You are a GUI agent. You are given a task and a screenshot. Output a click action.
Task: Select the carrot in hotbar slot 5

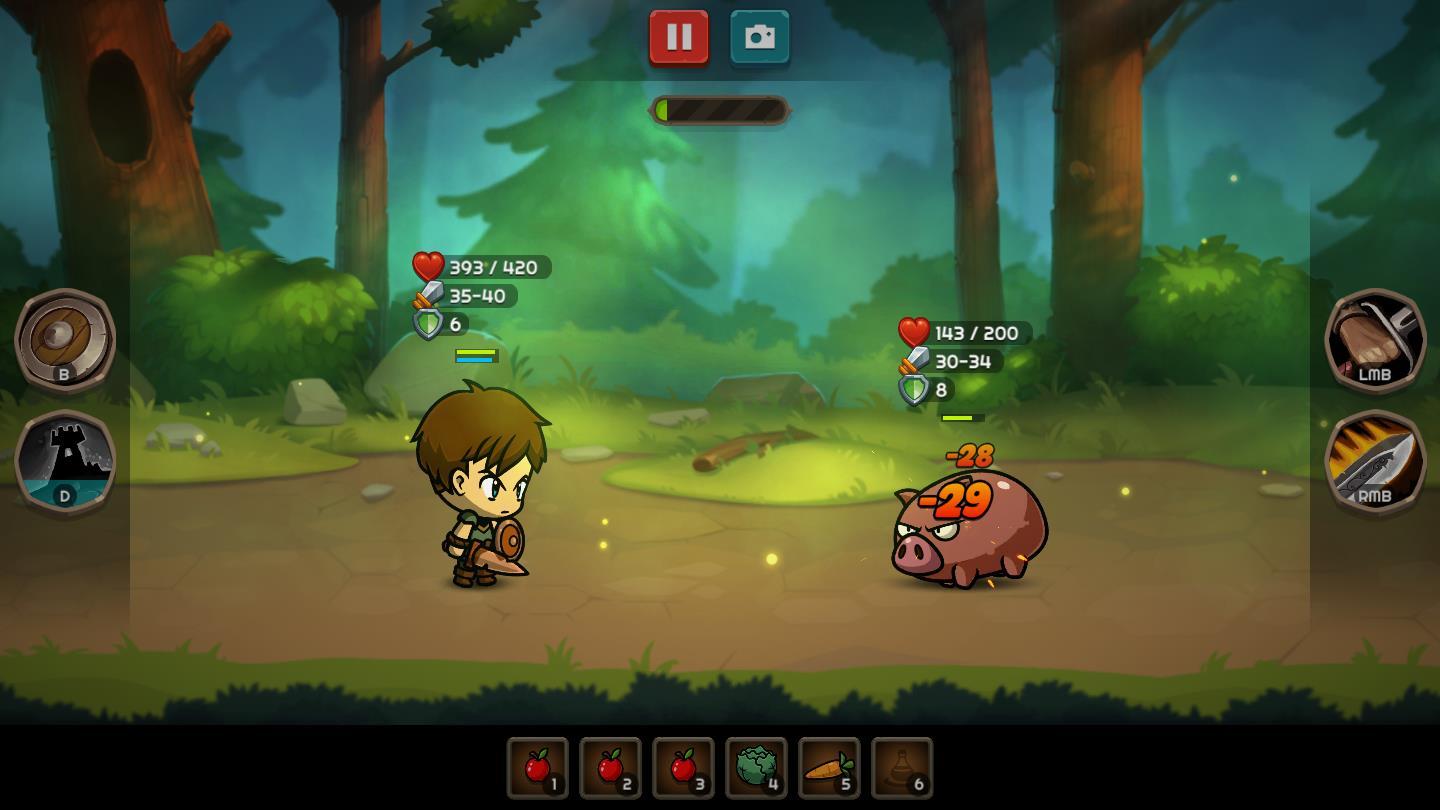[829, 768]
